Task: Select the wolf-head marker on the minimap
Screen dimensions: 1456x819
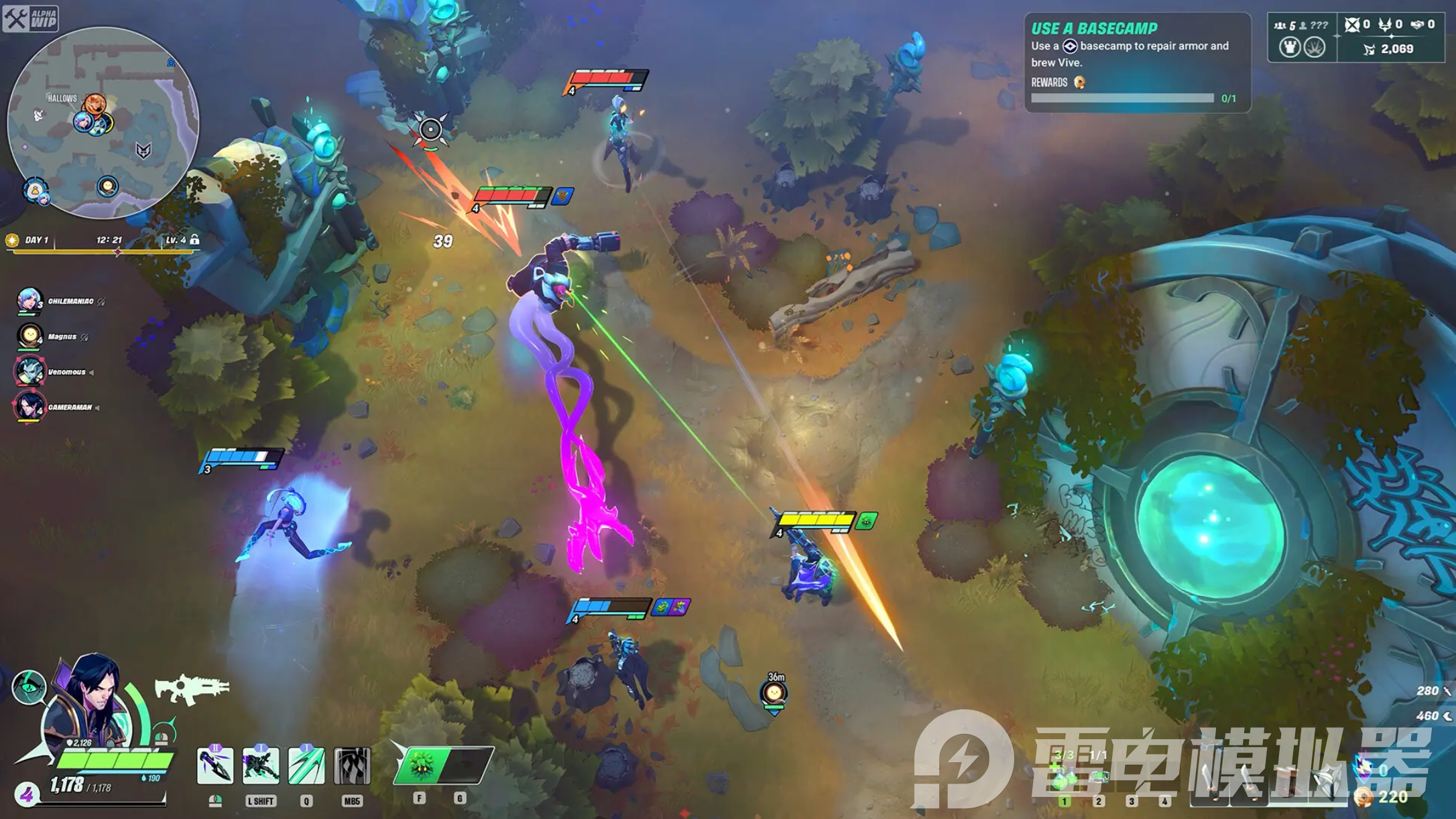Action: point(143,150)
